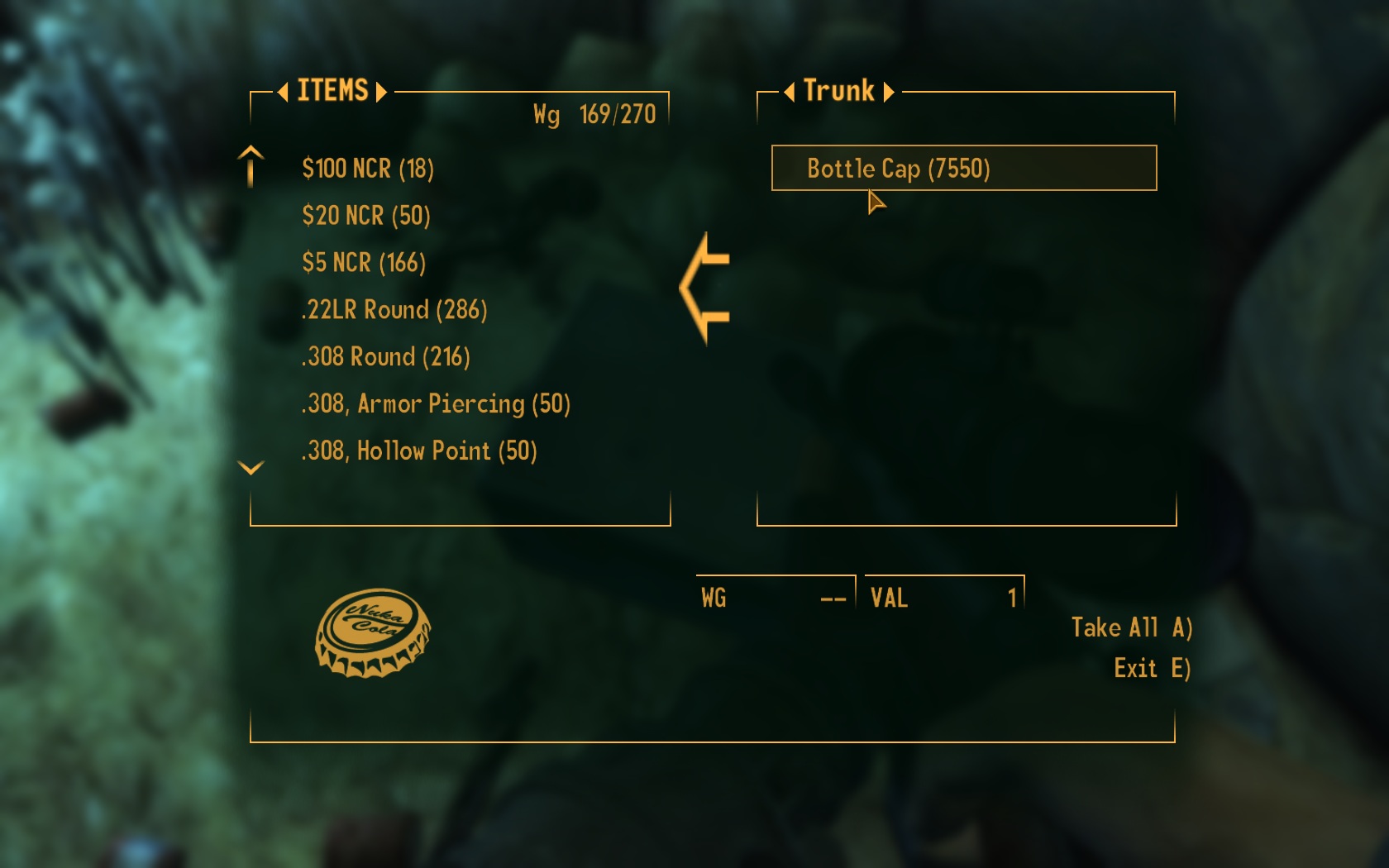Click the items list scroll-down arrow
The width and height of the screenshot is (1389, 868).
(251, 468)
